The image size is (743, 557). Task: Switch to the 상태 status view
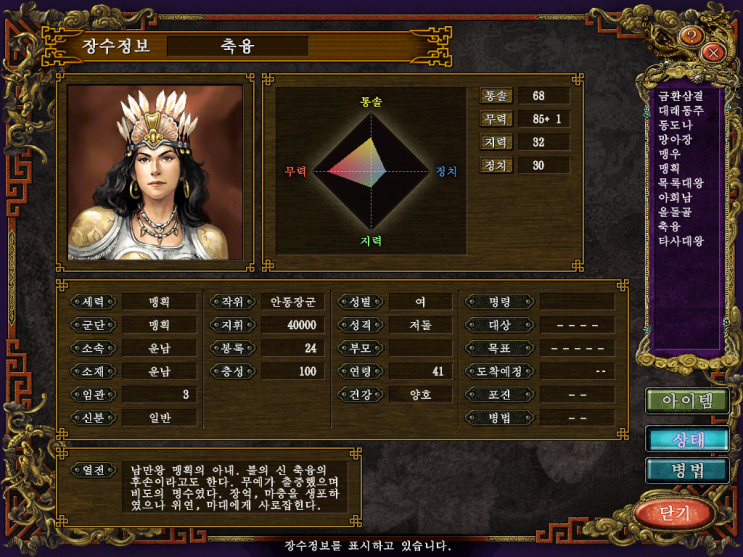(x=686, y=439)
